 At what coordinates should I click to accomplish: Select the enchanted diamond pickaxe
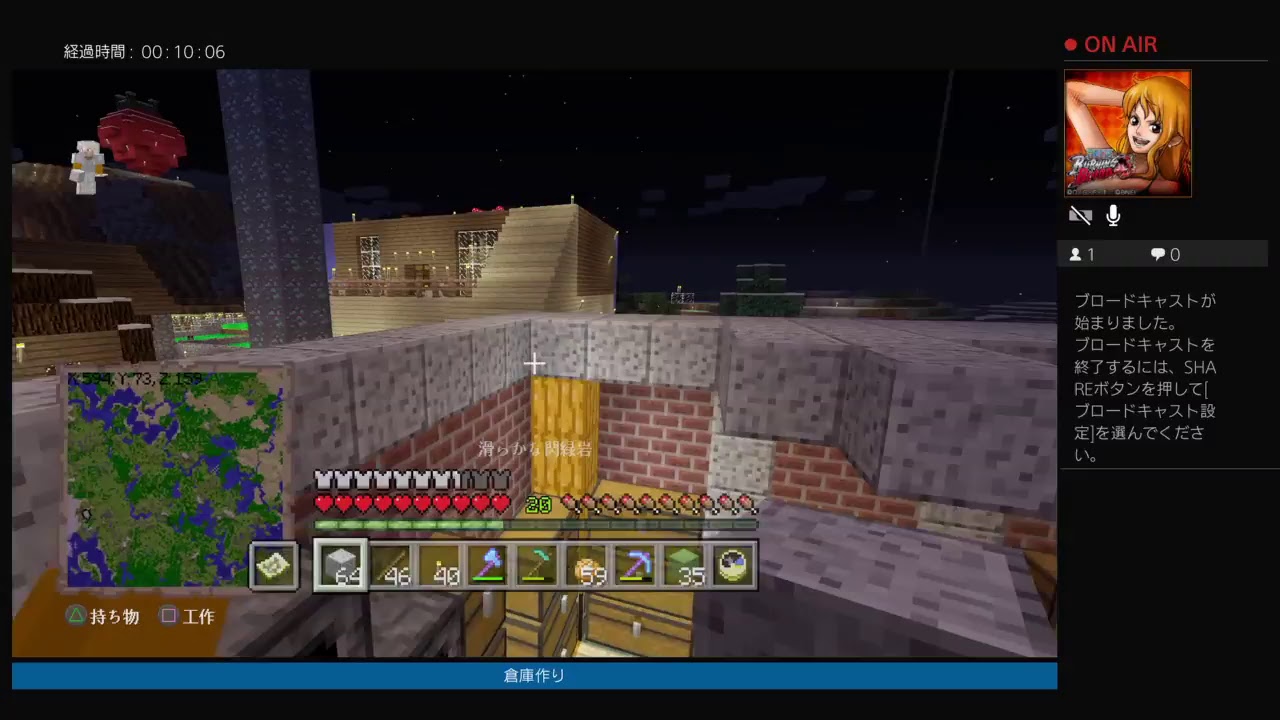point(638,565)
